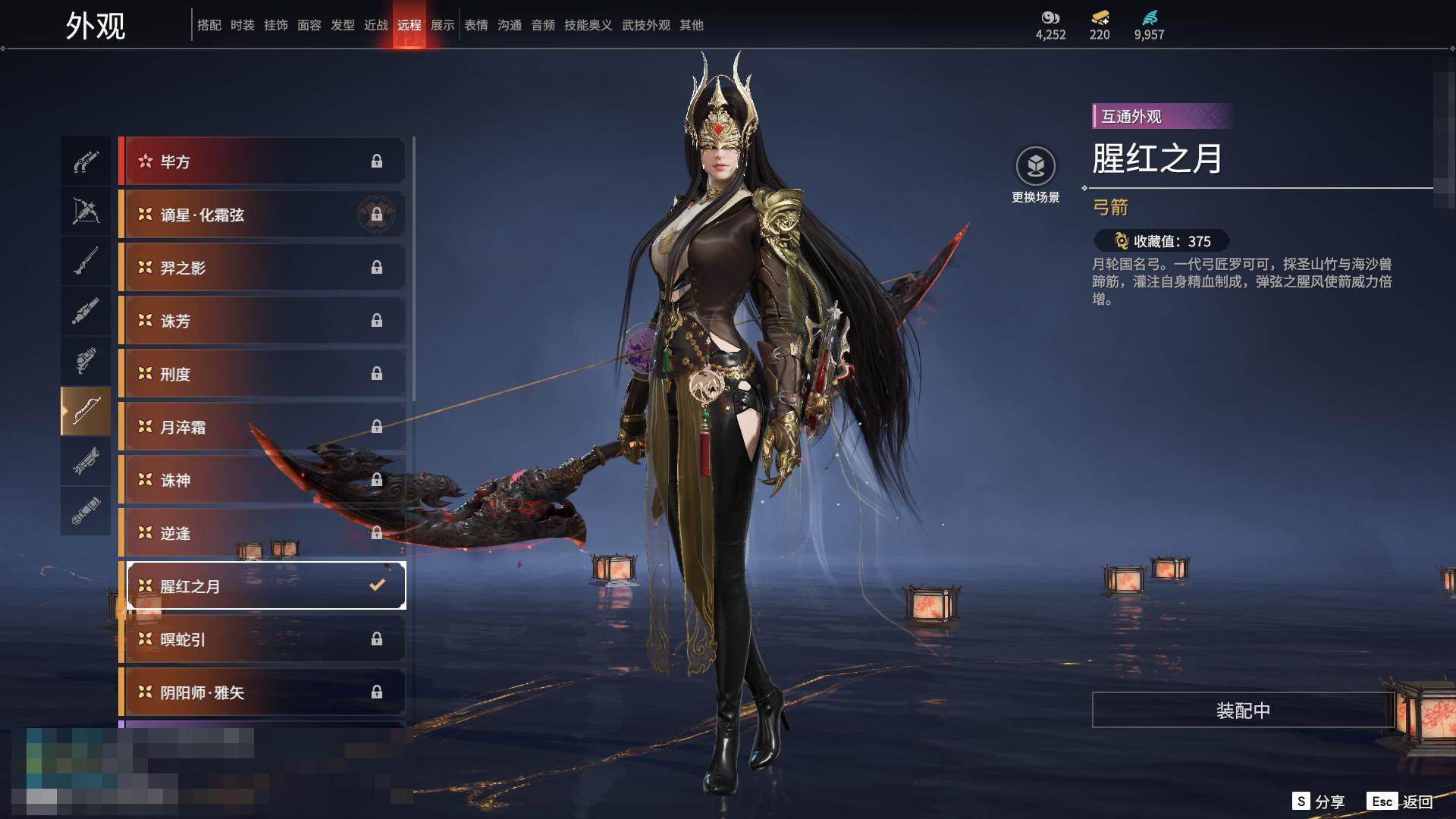Viewport: 1456px width, 819px height.
Task: Click 返回 to go back
Action: 1401,802
